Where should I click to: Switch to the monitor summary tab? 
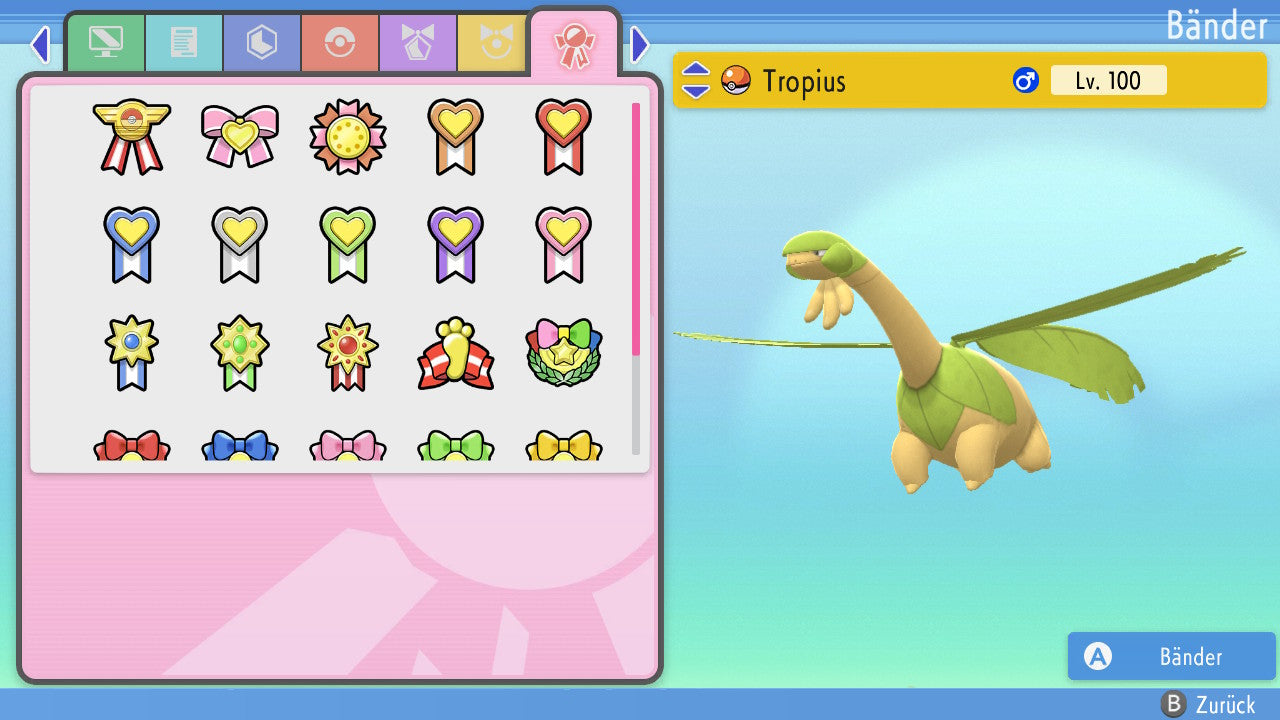106,43
